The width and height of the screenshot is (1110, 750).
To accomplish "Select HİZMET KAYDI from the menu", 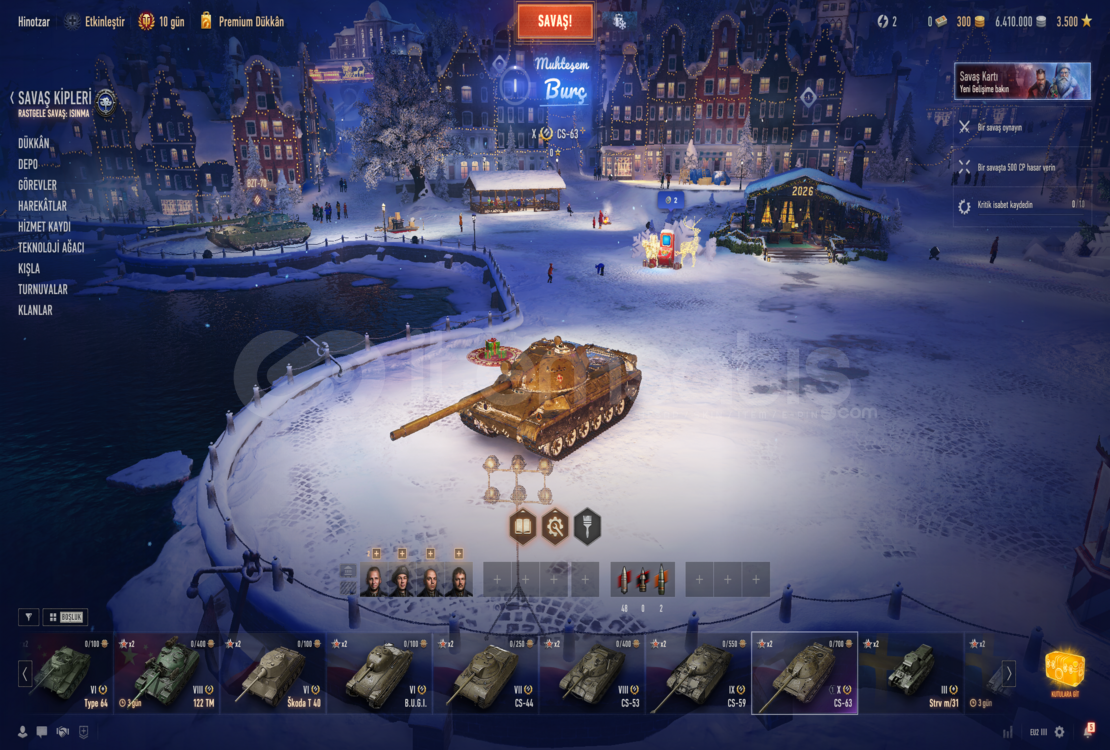I will 44,227.
